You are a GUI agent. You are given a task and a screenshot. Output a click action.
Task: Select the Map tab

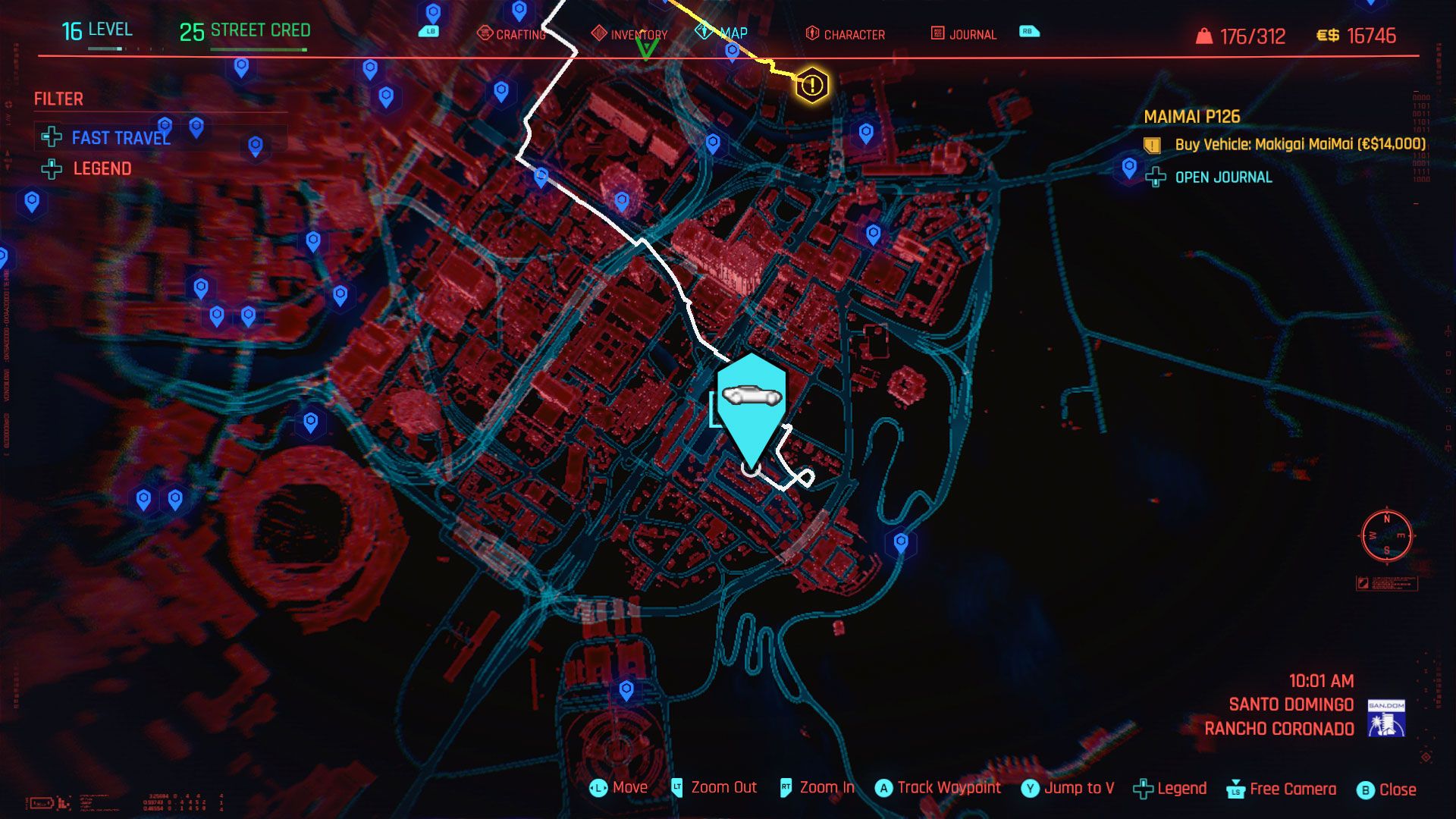723,33
